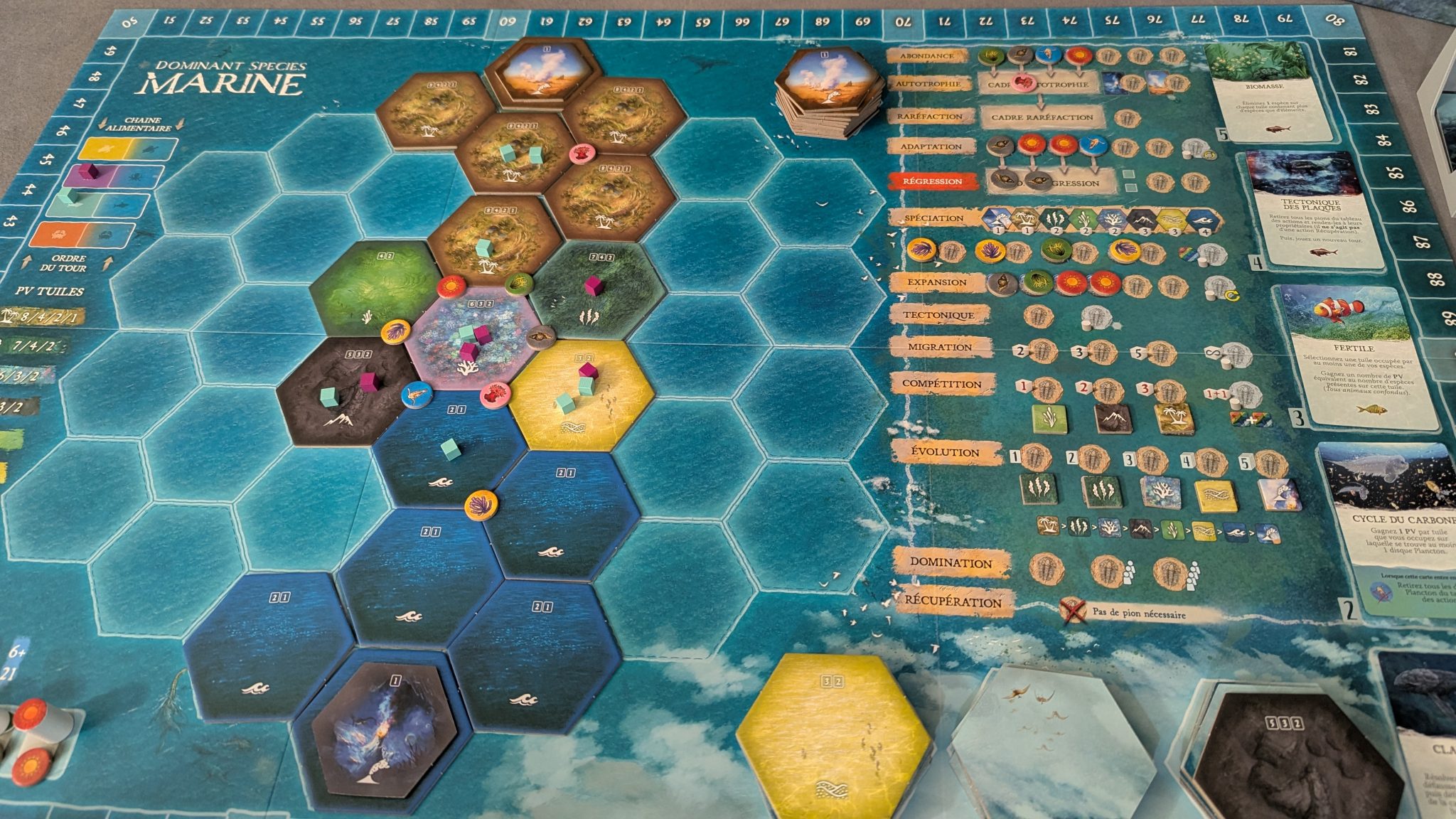The width and height of the screenshot is (1456, 819).
Task: Click the red Régression action label
Action: click(931, 181)
